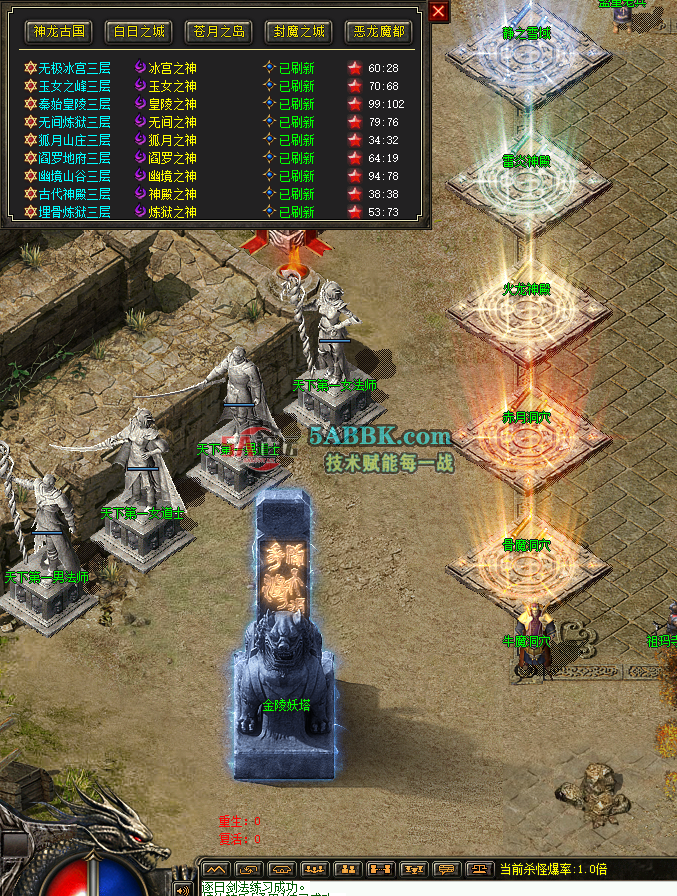The image size is (677, 896).
Task: Choose the 无极冰宫三层 map entry
Action: point(74,68)
